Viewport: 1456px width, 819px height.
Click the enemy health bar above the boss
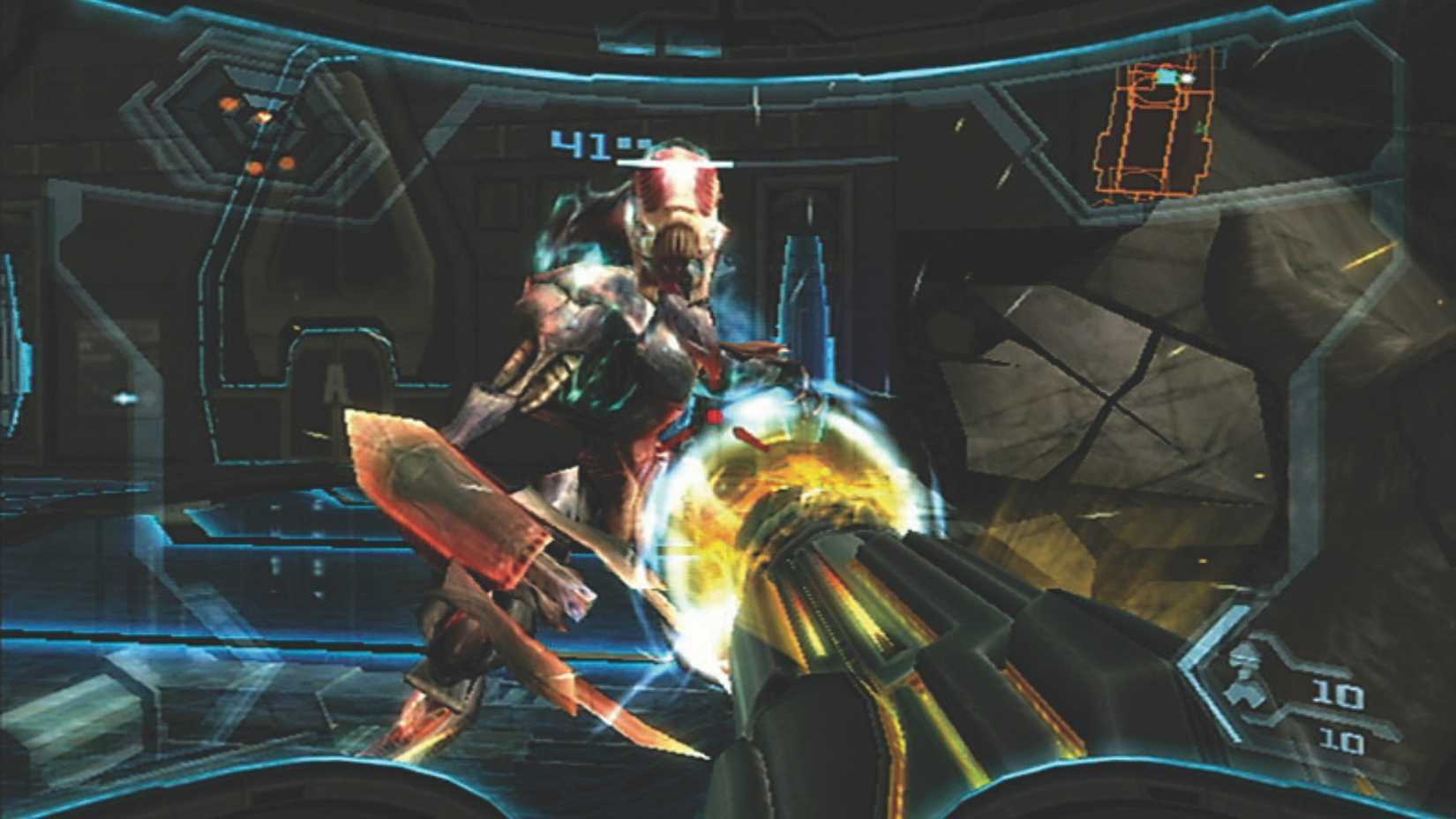(675, 162)
